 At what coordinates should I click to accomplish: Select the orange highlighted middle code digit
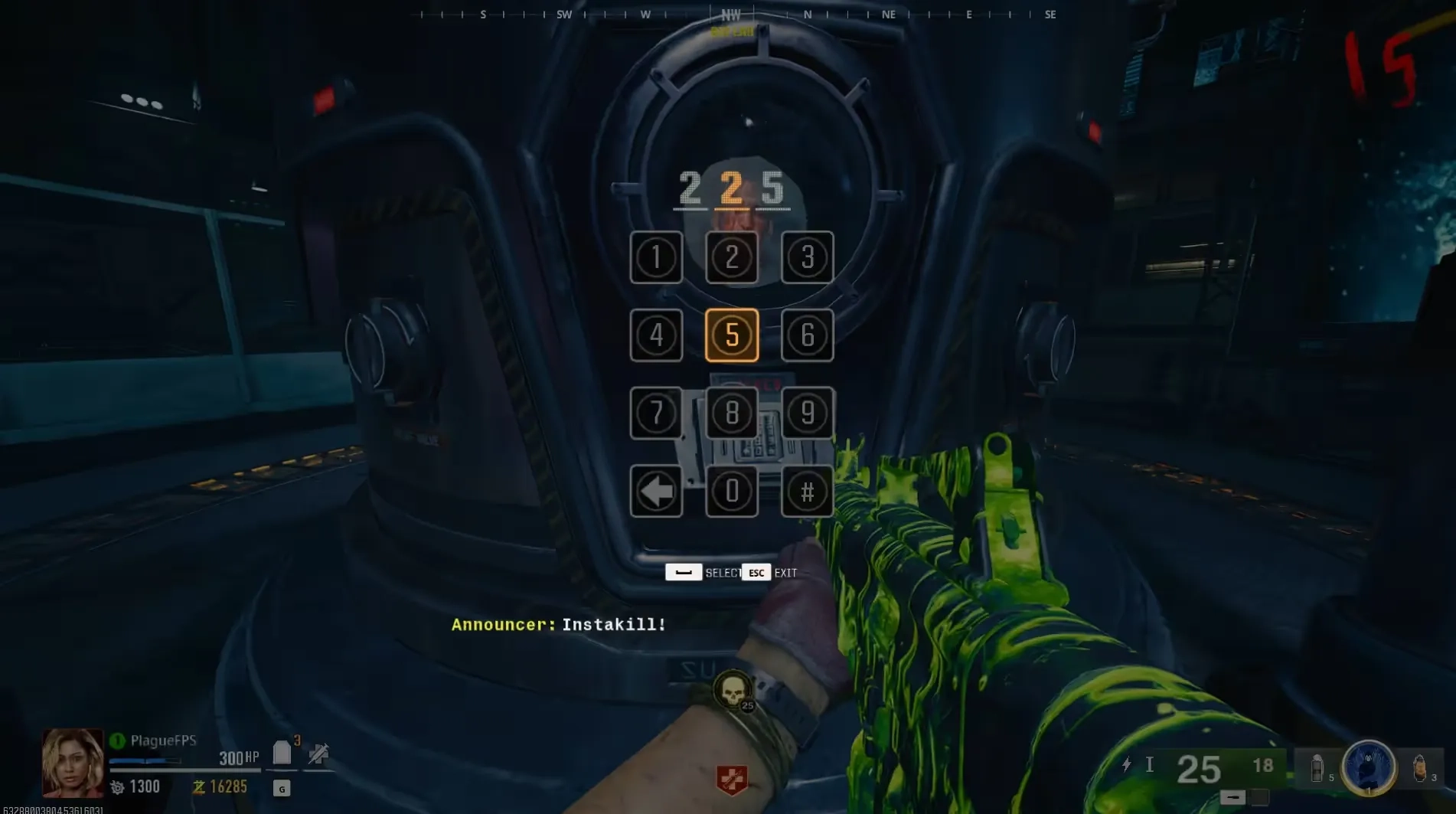tap(732, 188)
